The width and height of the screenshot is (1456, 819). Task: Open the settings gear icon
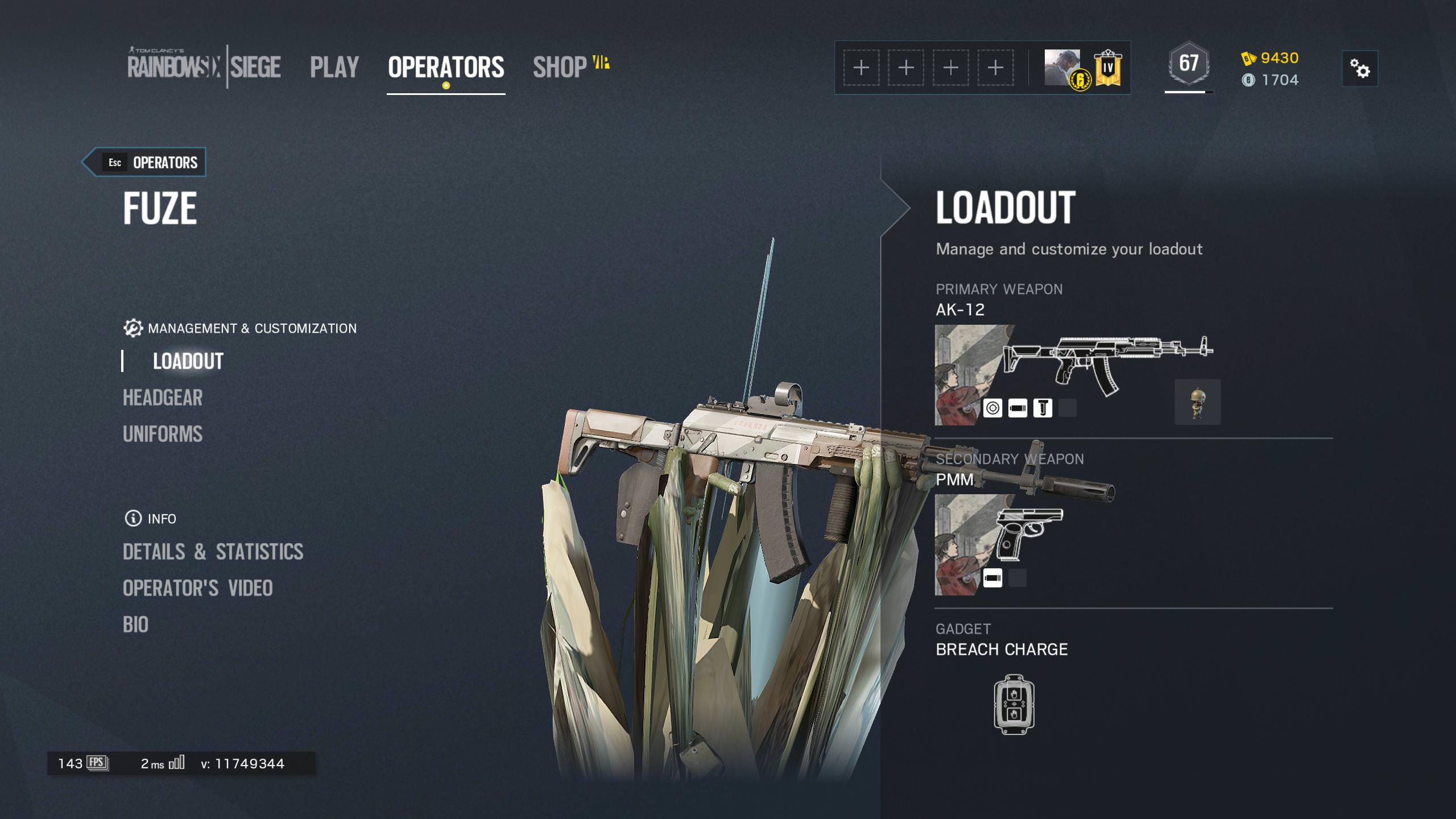[x=1360, y=69]
